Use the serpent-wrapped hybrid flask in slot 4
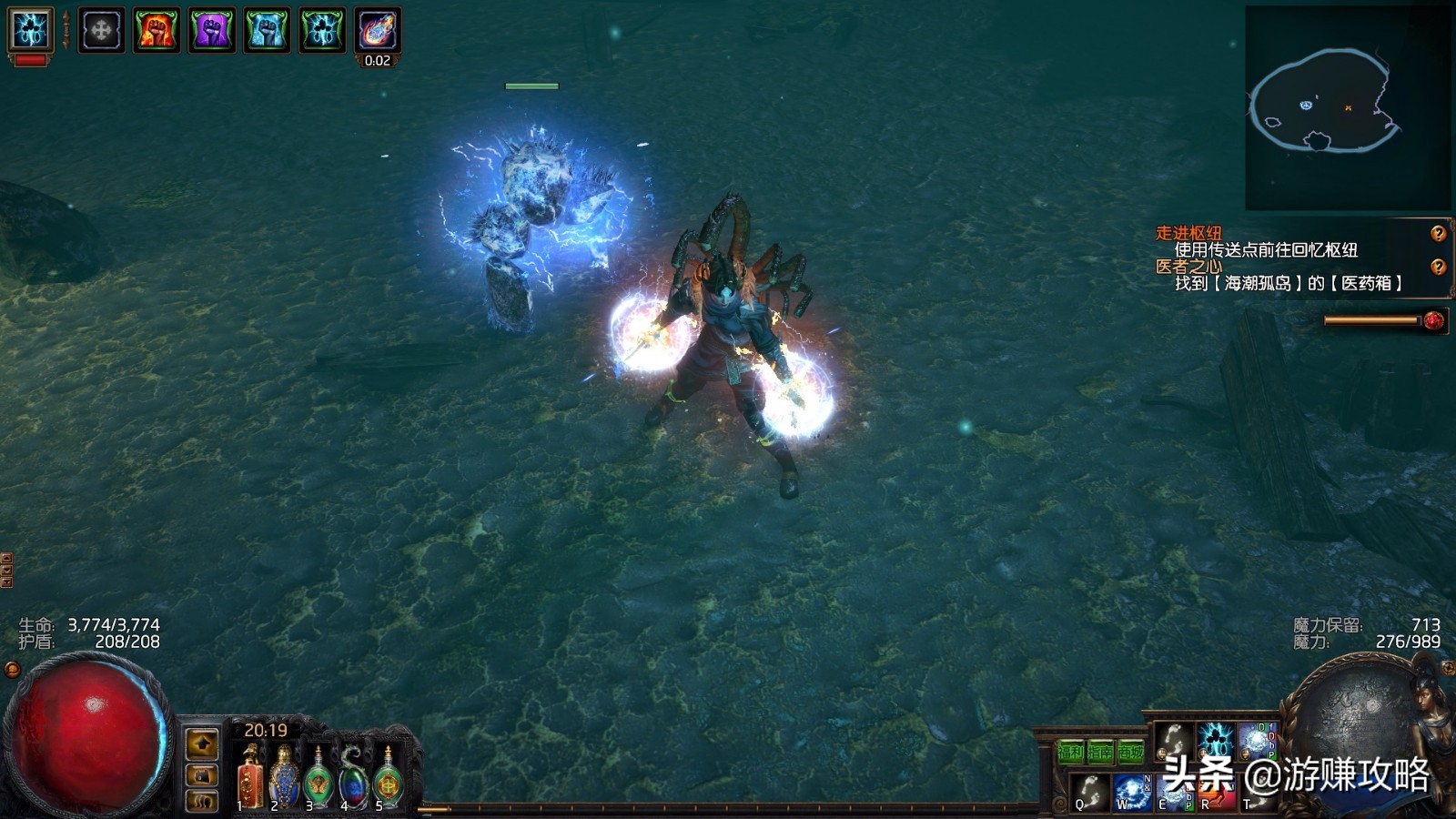The width and height of the screenshot is (1456, 819). coord(353,779)
